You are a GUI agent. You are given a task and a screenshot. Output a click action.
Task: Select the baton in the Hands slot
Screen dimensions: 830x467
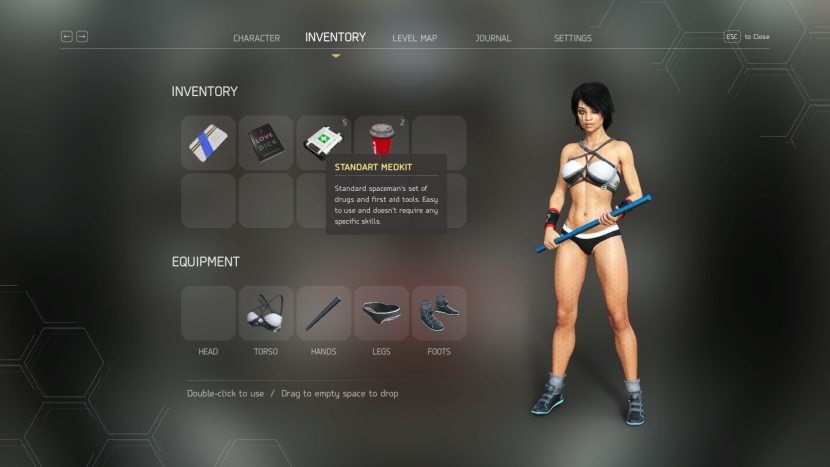[323, 313]
